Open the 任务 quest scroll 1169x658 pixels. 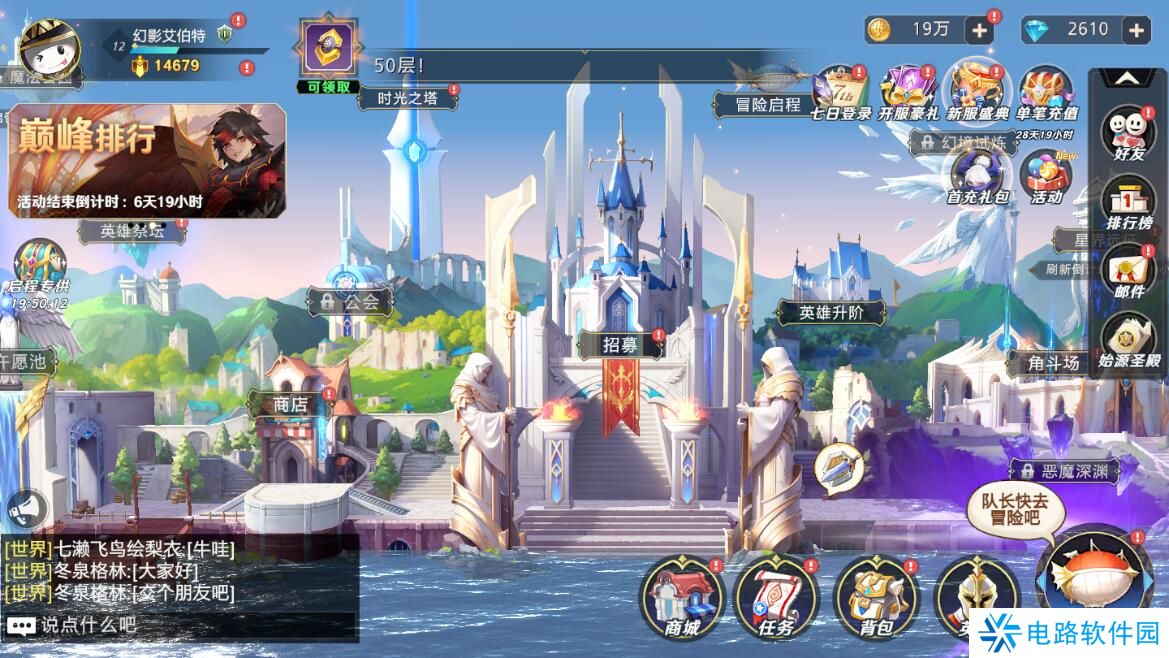pyautogui.click(x=776, y=599)
